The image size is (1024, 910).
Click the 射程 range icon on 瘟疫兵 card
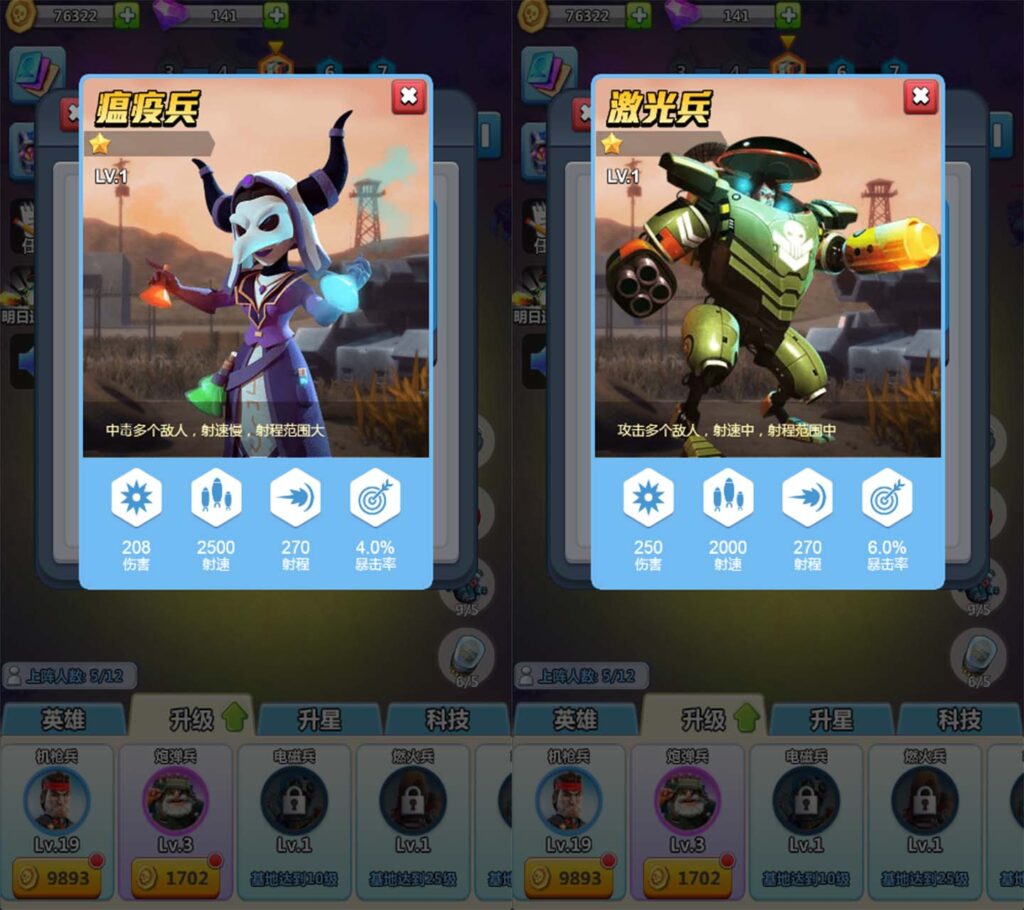click(295, 497)
